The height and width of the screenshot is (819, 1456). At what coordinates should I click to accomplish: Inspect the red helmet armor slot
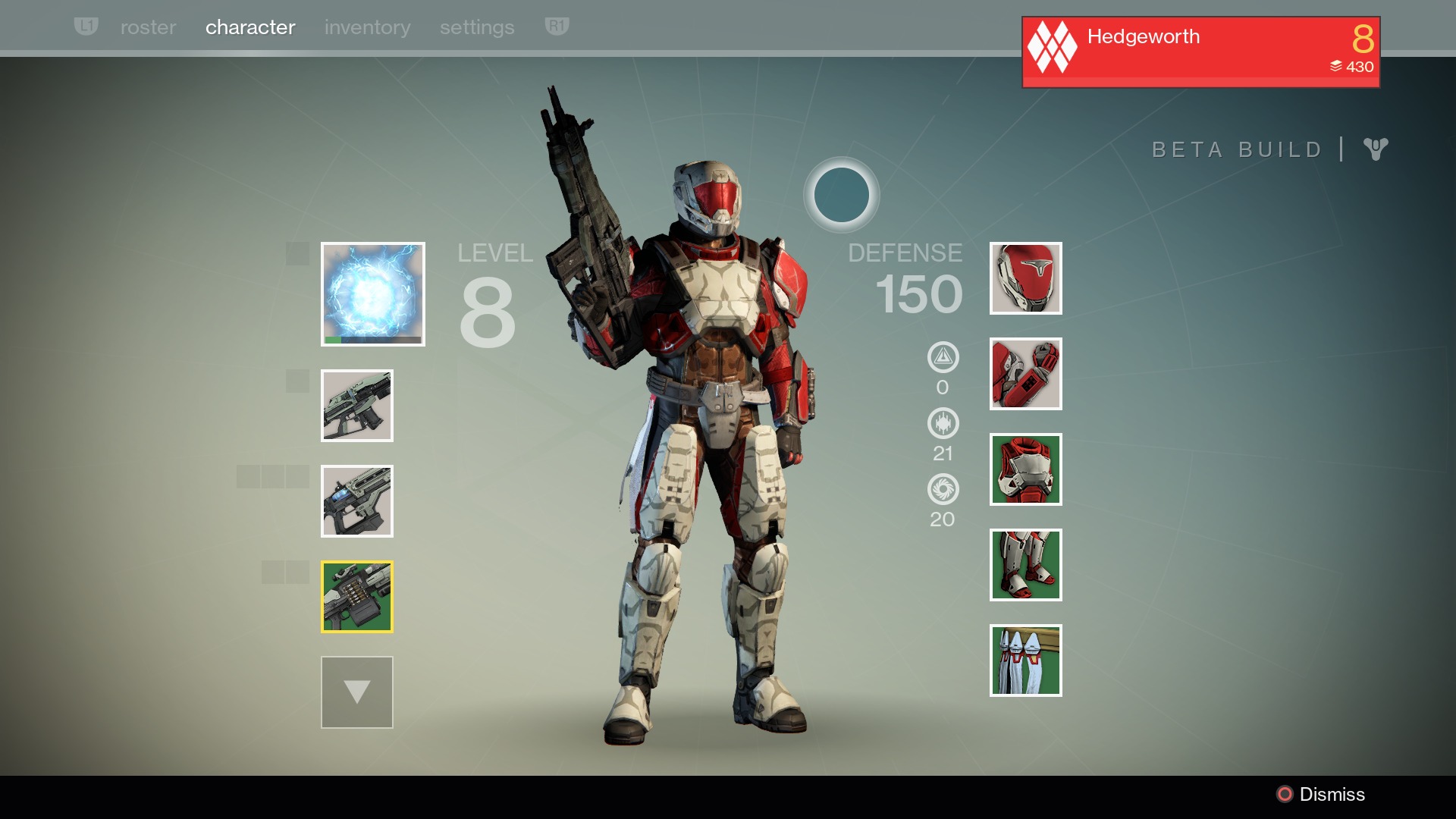tap(1025, 278)
